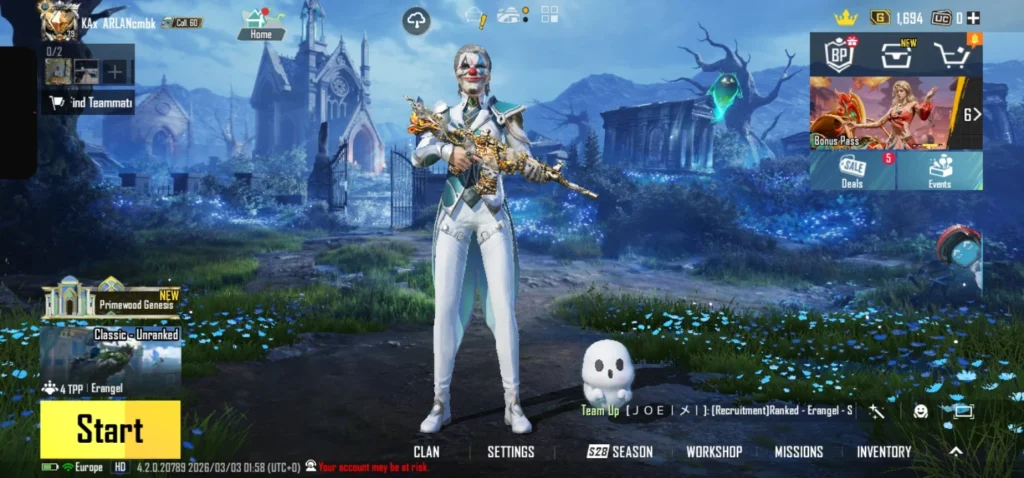View the MISSIONS list

coord(798,452)
